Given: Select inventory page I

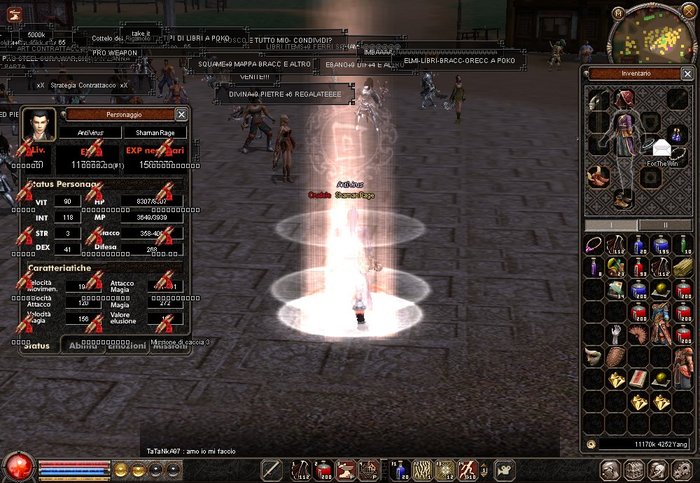Looking at the screenshot, I should (612, 225).
